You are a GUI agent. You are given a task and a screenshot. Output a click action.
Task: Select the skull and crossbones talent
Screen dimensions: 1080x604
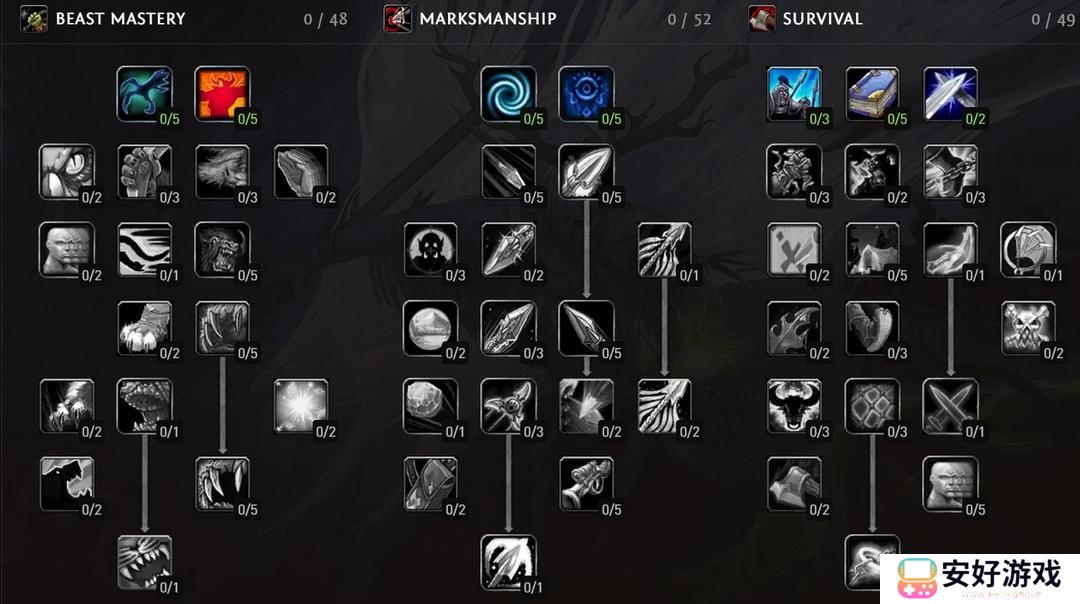[1028, 328]
